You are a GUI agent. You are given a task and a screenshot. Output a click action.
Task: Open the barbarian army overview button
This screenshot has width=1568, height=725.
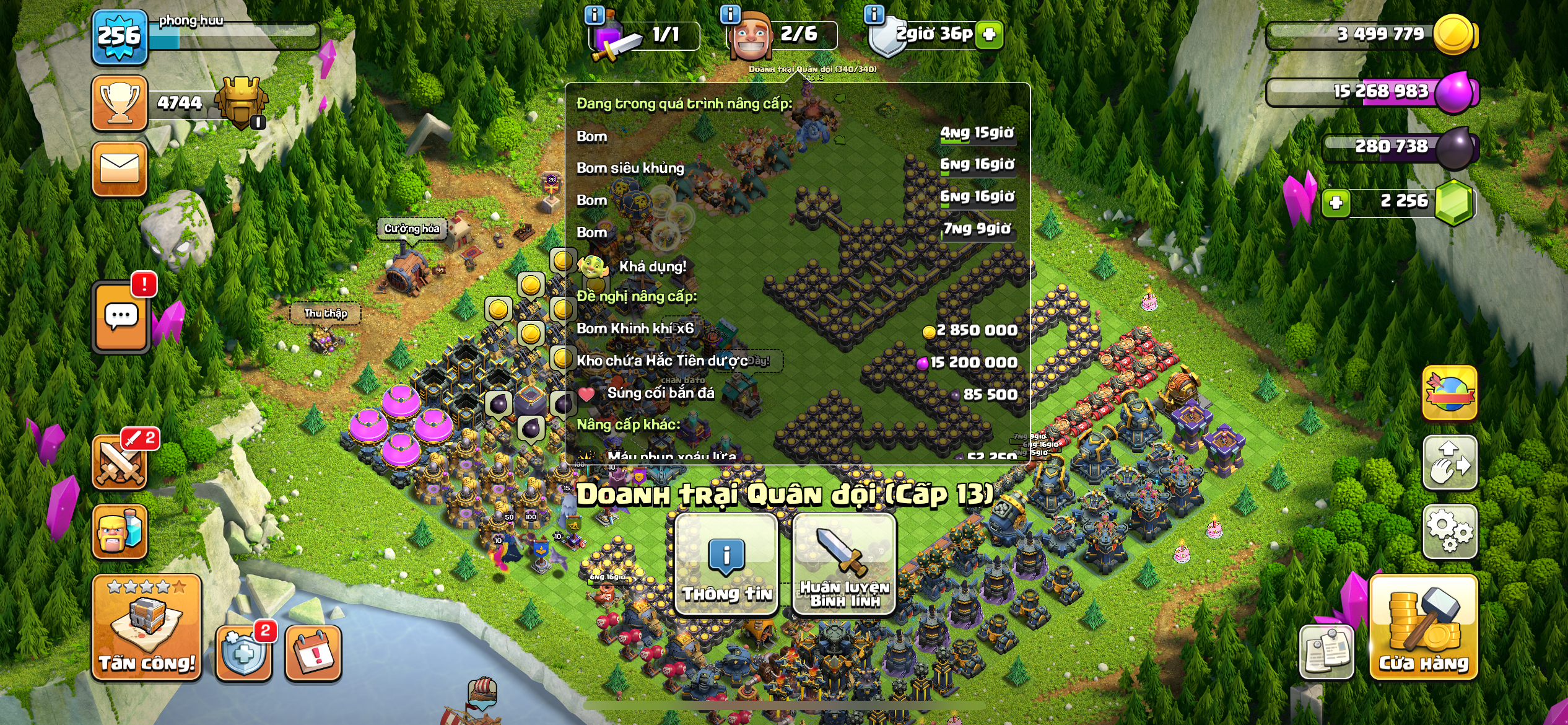pyautogui.click(x=120, y=532)
